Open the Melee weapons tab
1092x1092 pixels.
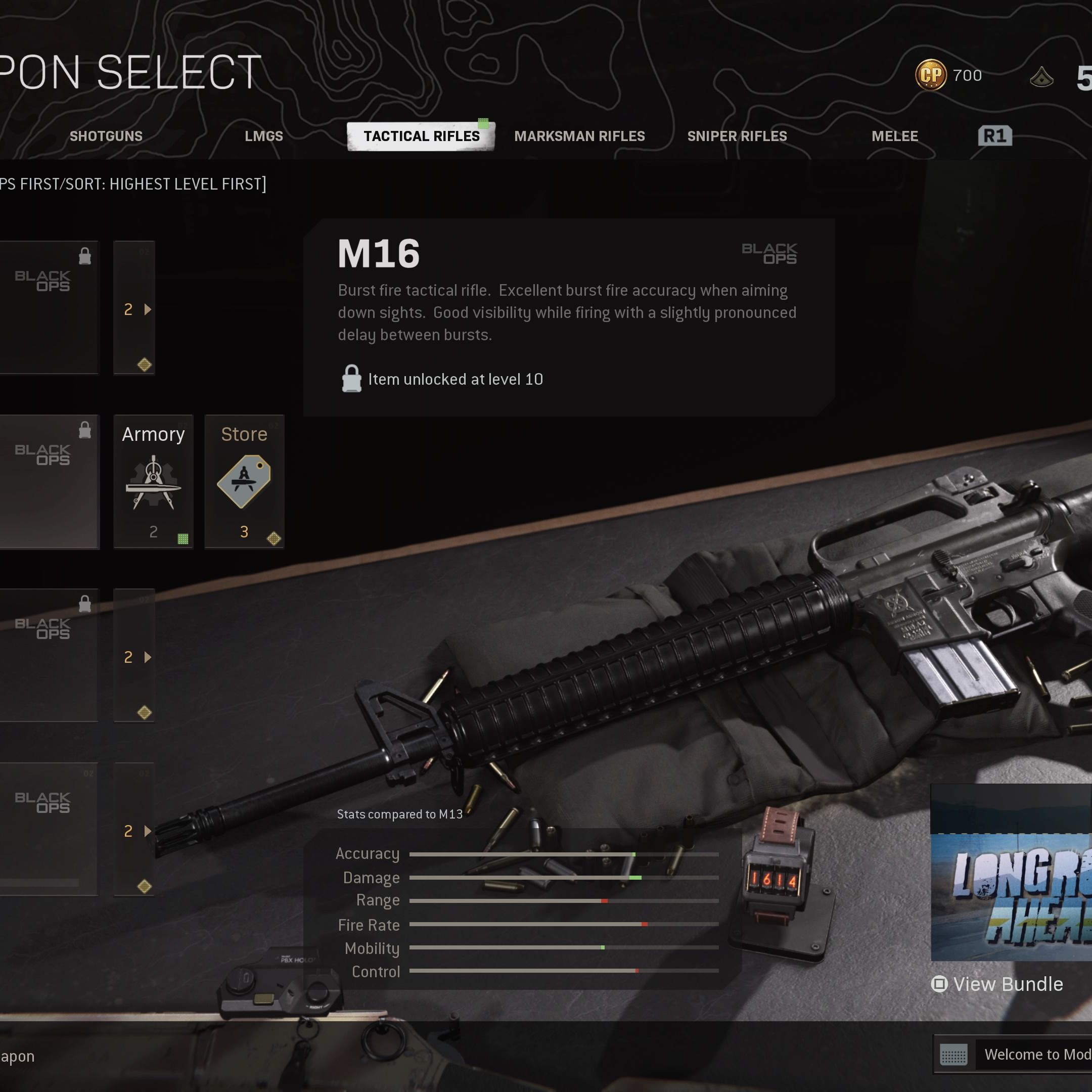click(894, 136)
